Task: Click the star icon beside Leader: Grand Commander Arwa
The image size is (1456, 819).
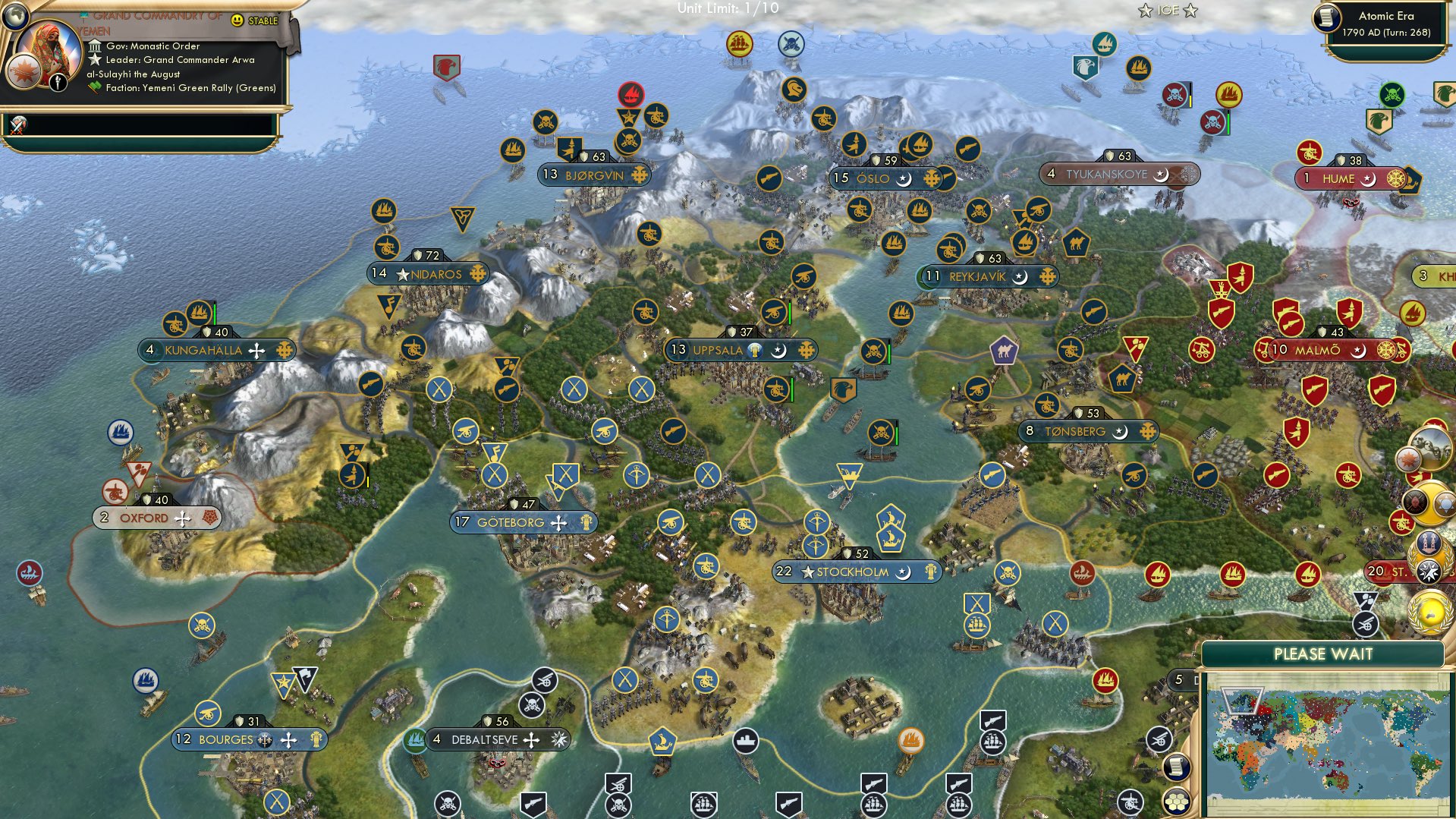Action: click(x=96, y=61)
